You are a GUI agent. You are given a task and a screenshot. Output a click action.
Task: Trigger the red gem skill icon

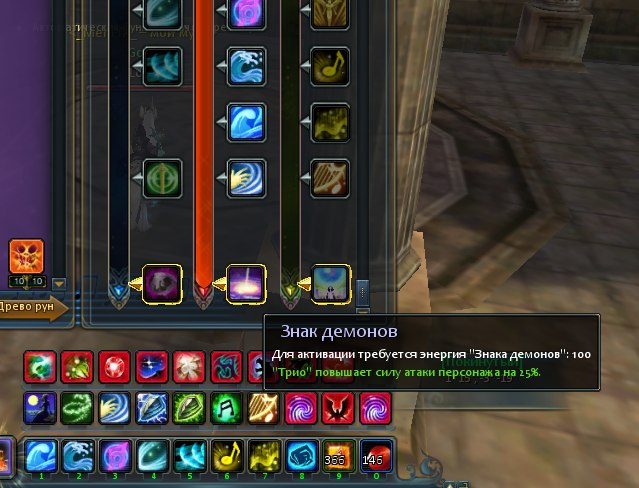(x=115, y=365)
